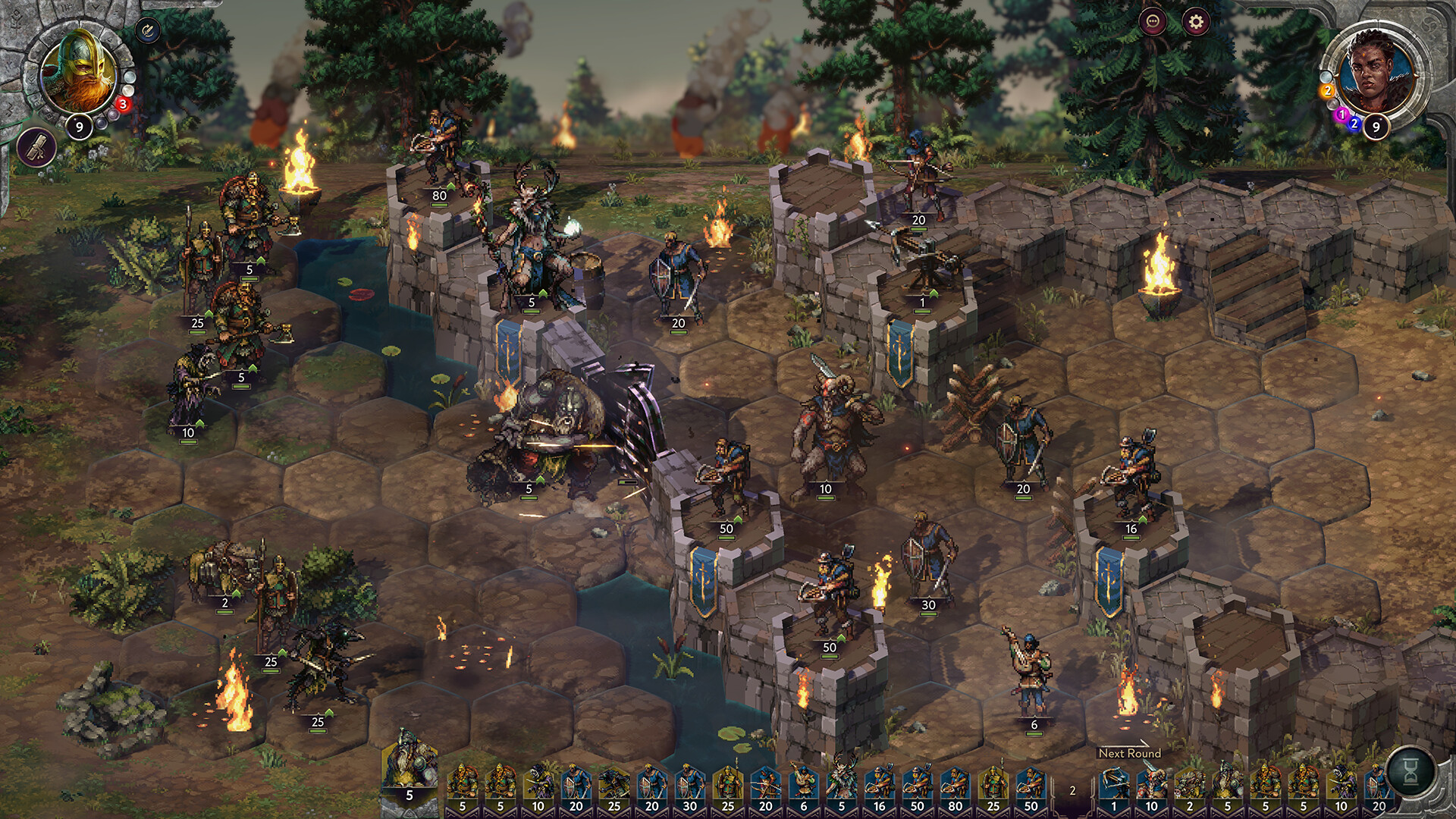Viewport: 1456px width, 819px height.
Task: Click the orange essence orb showing 2
Action: click(x=1329, y=92)
